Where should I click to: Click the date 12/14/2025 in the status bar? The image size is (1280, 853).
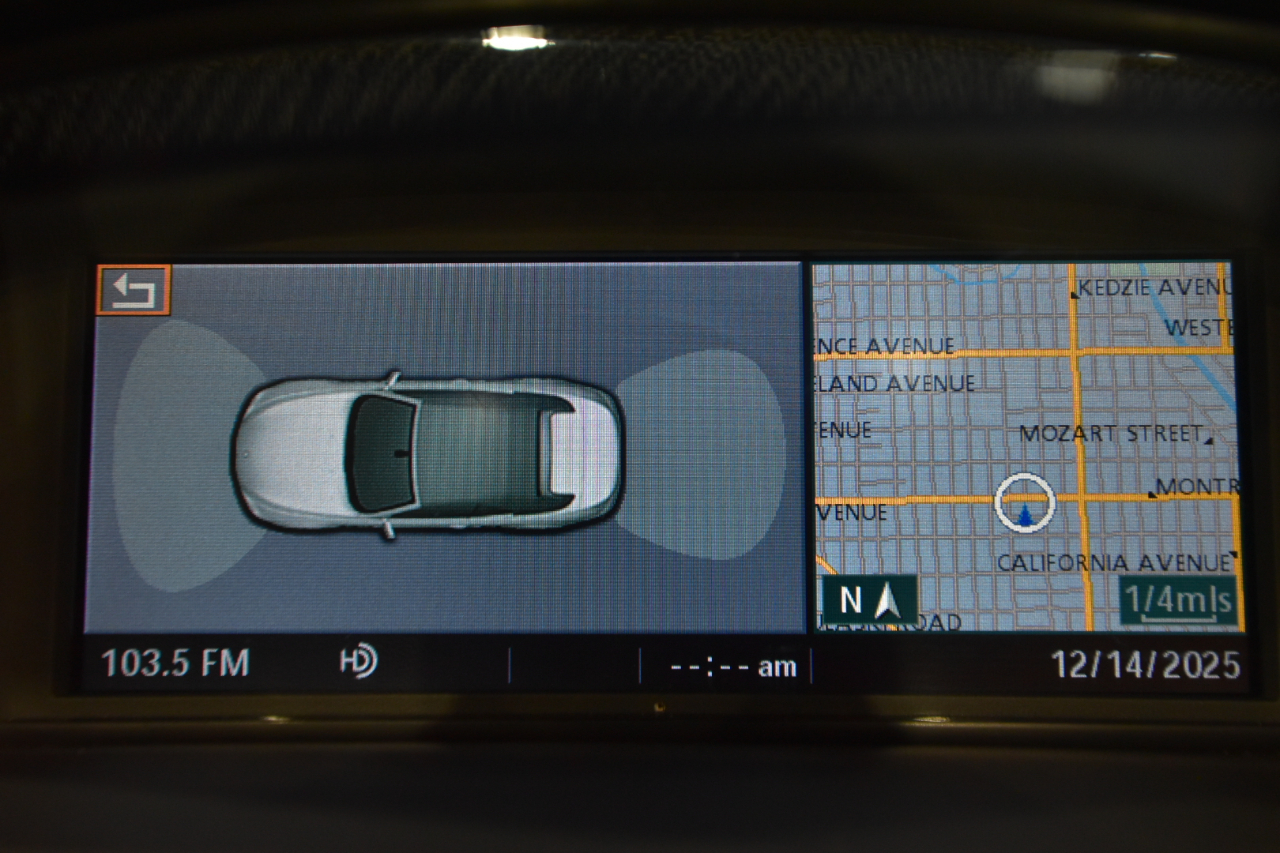[1145, 661]
